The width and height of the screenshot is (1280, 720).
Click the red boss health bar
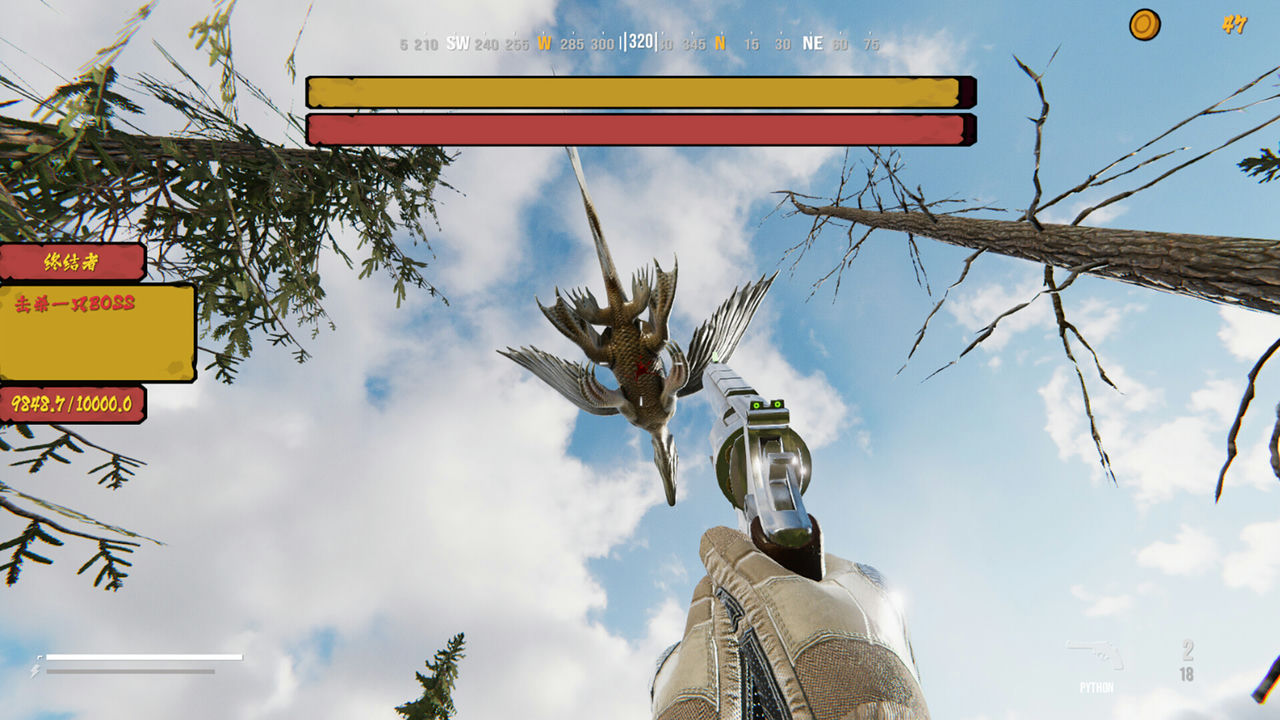click(636, 127)
